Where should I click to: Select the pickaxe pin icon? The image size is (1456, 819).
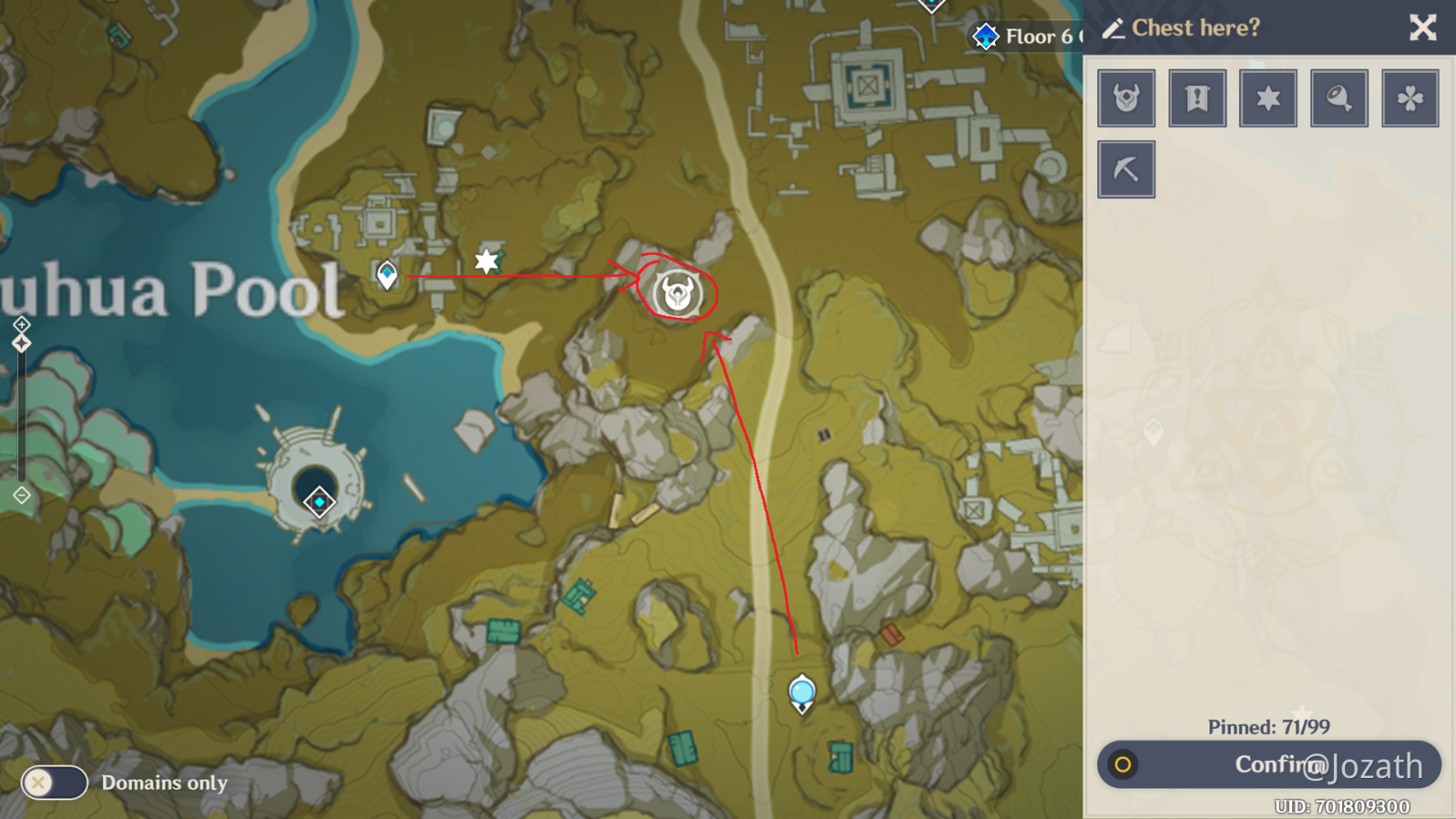pyautogui.click(x=1126, y=170)
